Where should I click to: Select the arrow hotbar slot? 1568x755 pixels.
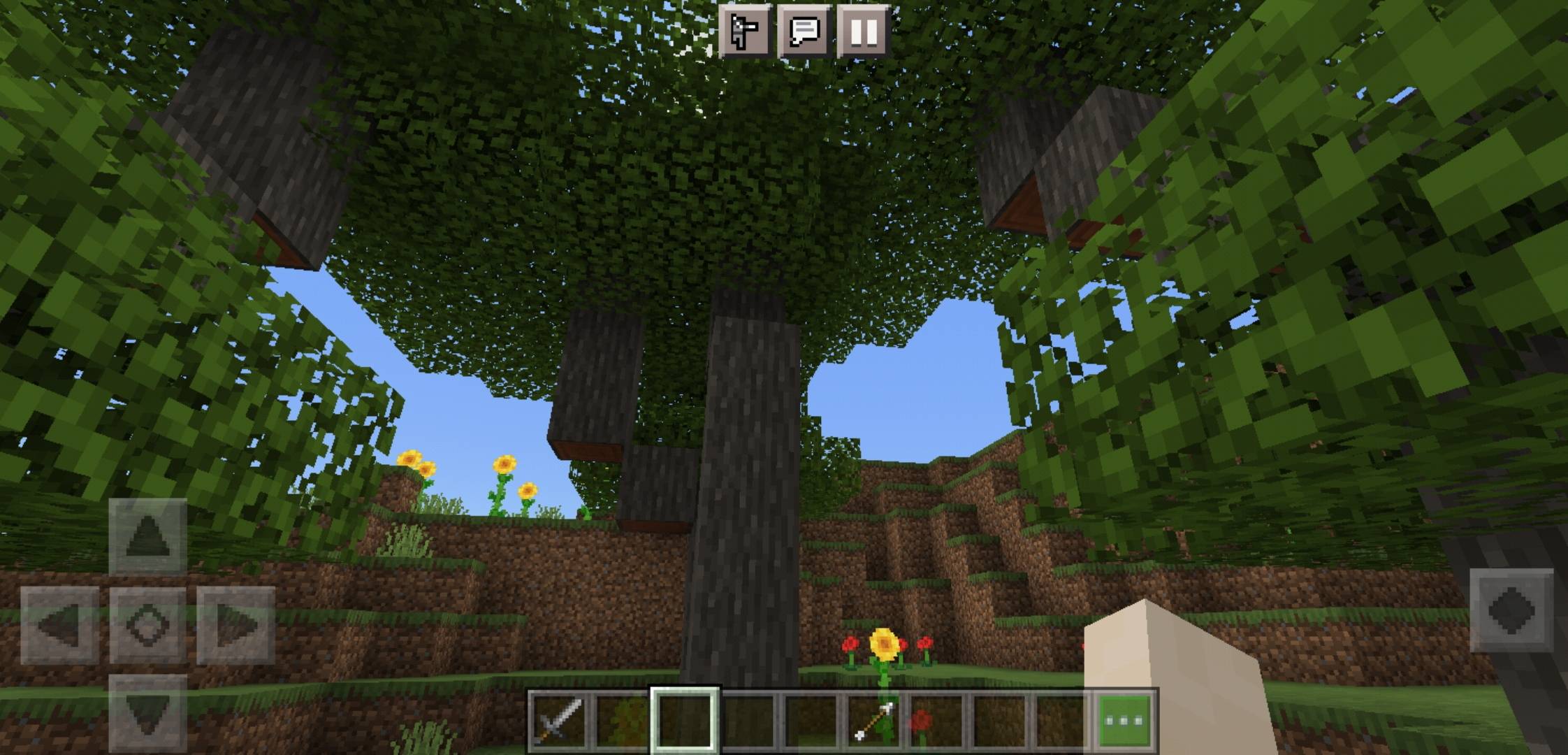click(x=873, y=719)
